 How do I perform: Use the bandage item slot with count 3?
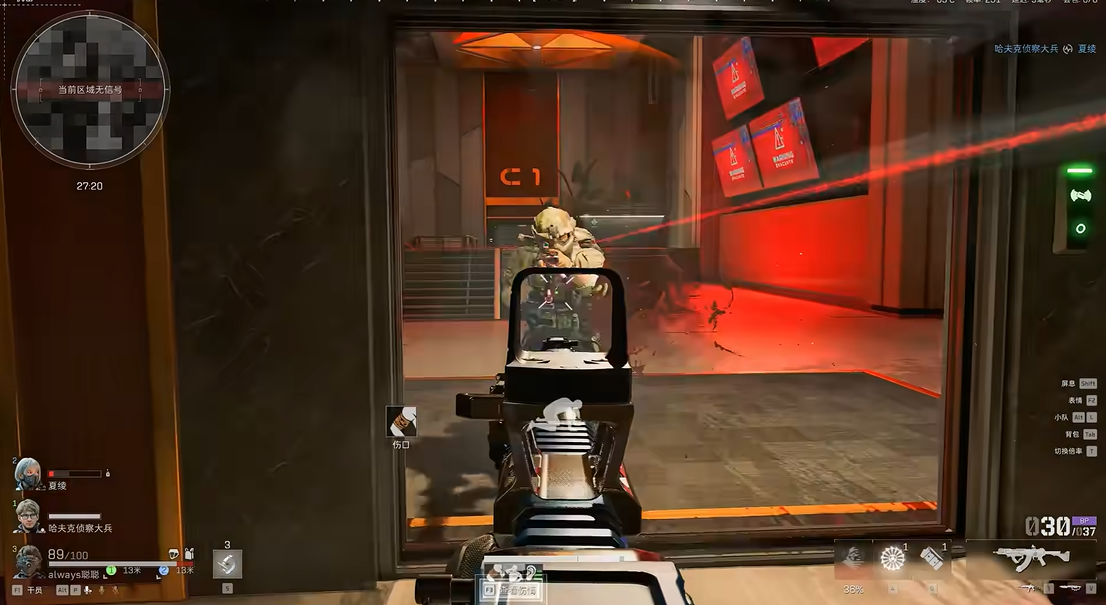tap(227, 564)
